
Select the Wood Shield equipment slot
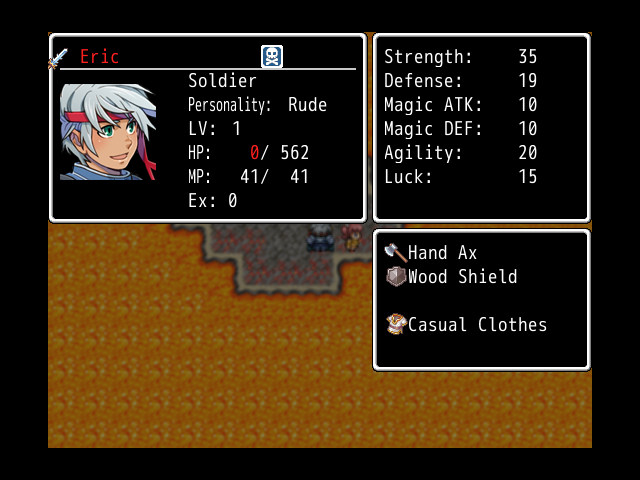[450, 277]
